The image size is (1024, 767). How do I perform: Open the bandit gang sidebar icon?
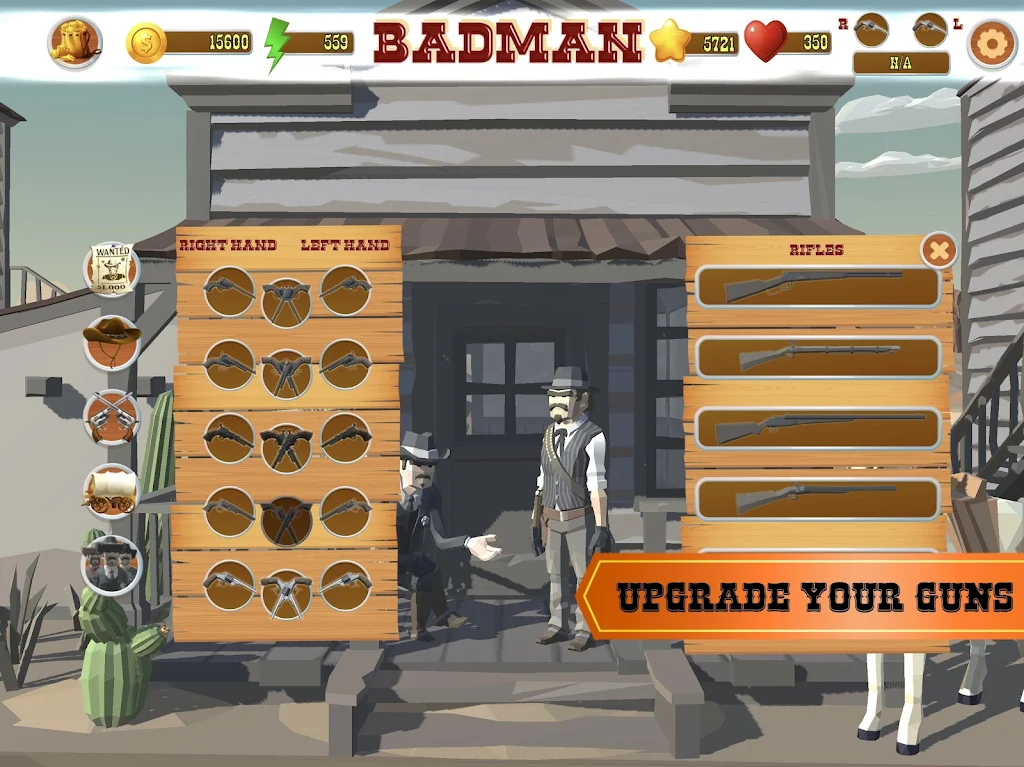111,565
